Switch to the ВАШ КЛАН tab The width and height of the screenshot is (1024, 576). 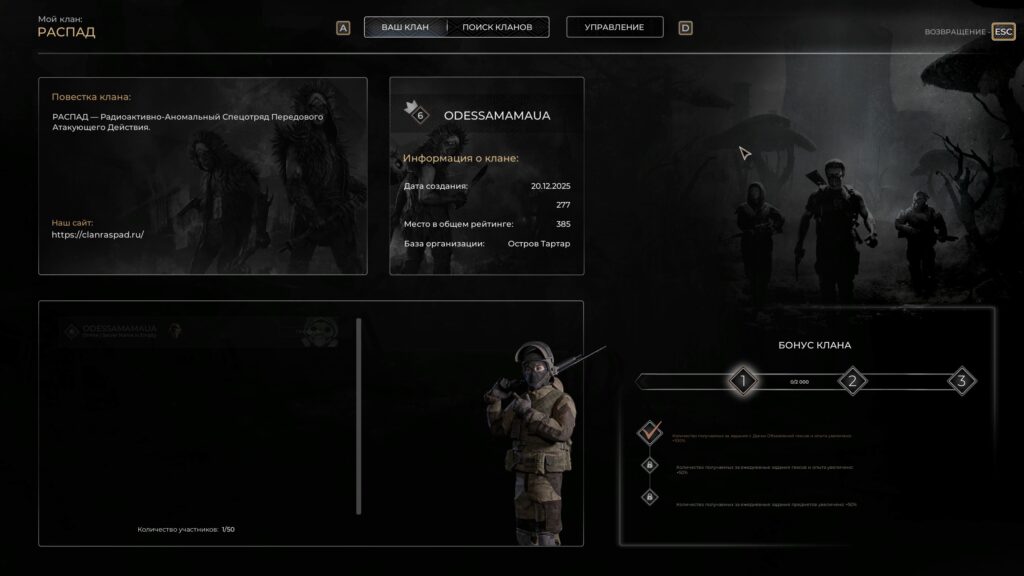point(405,27)
